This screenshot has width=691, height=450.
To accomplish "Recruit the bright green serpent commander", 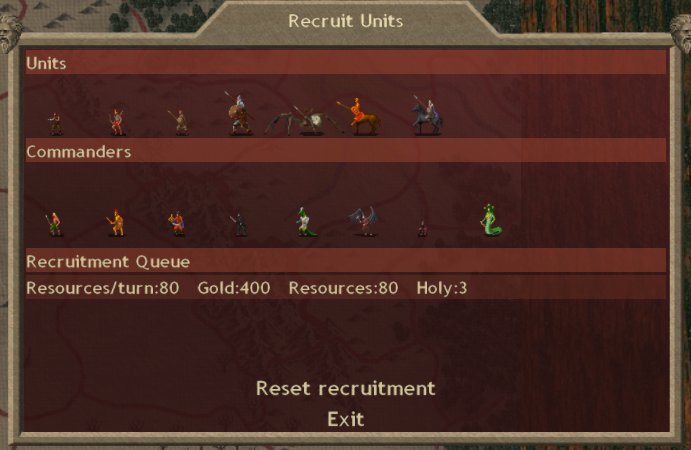I will coord(489,221).
